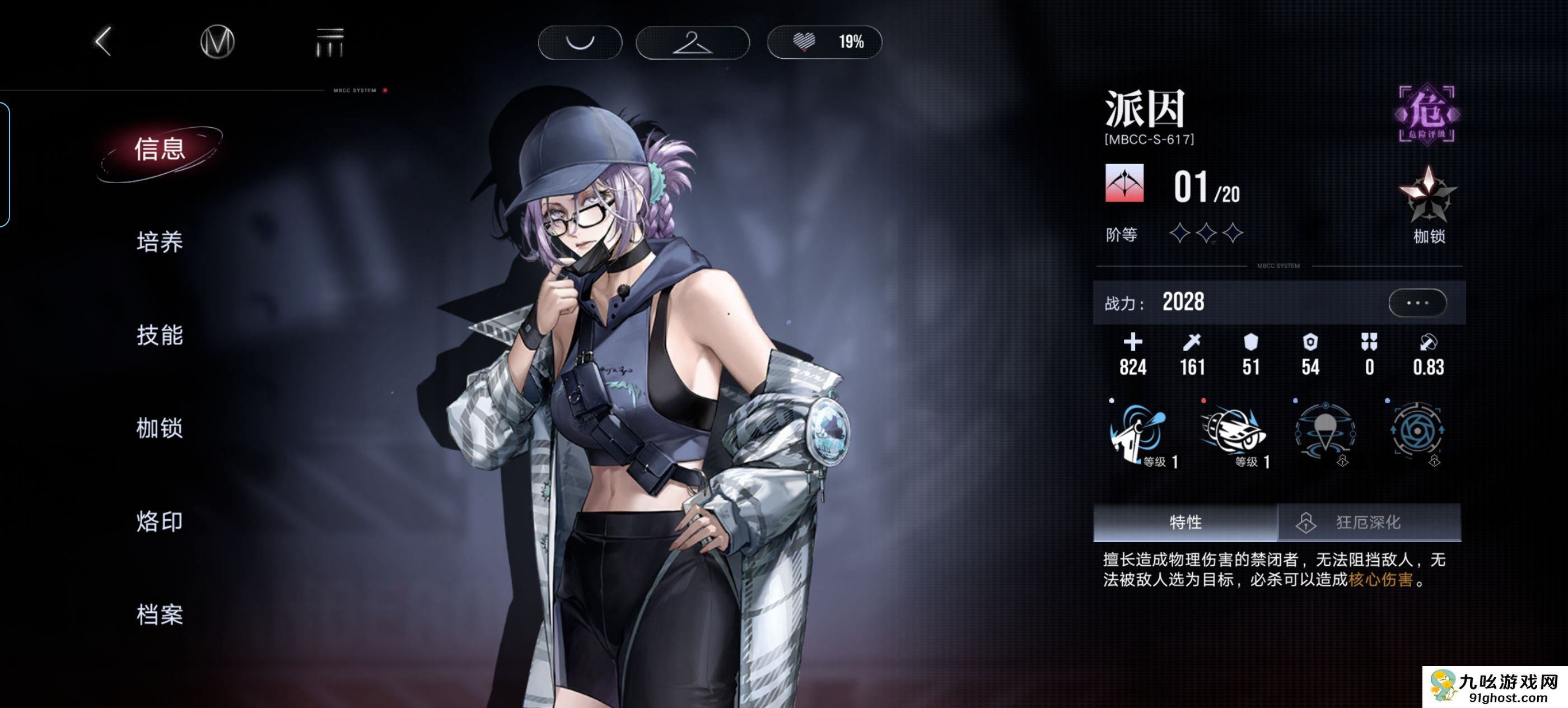
Task: Go back with the left arrow button
Action: point(104,42)
